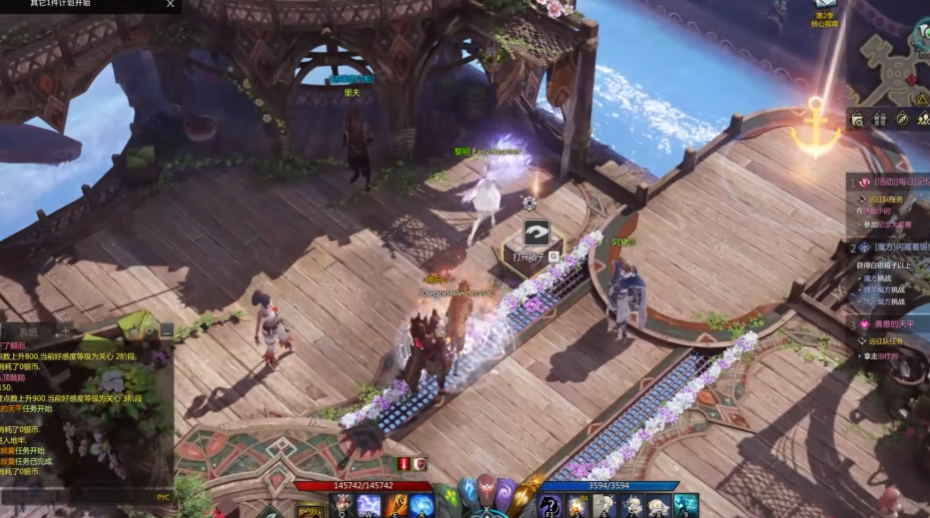
Task: Select the second tracked quest entry
Action: pos(892,246)
